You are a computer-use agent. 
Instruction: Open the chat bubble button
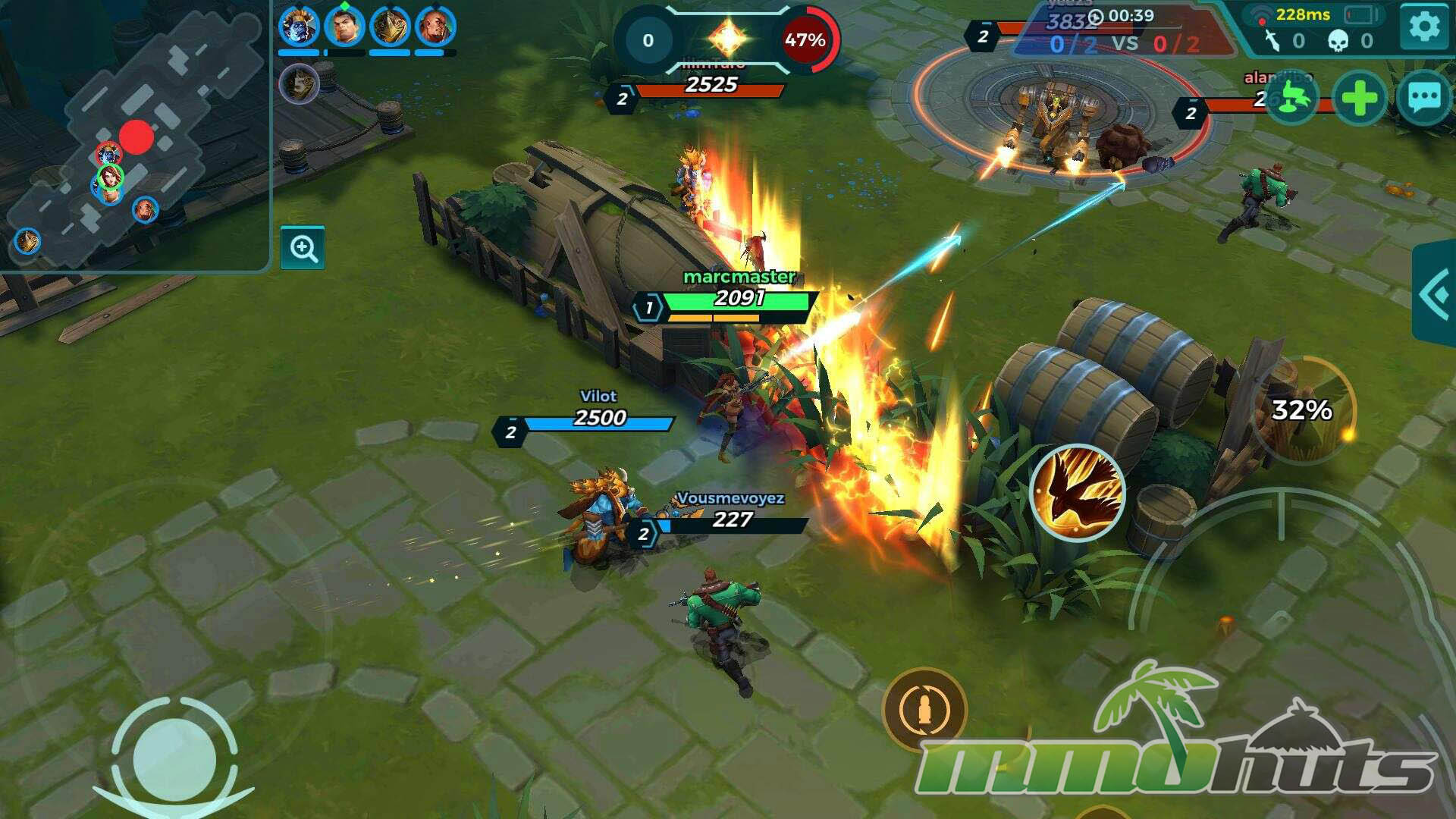click(x=1423, y=98)
